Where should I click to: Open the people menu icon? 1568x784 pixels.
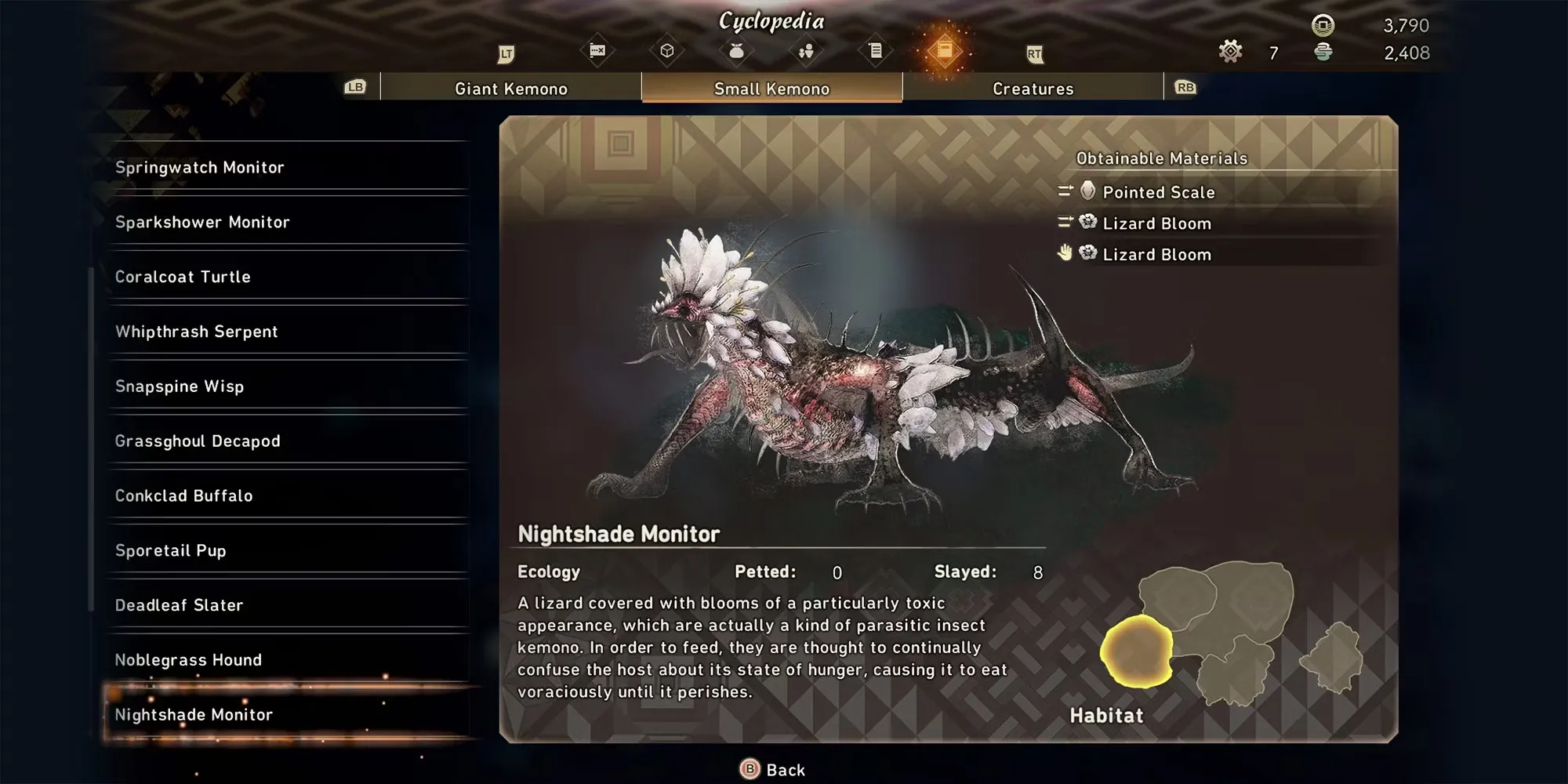point(806,51)
